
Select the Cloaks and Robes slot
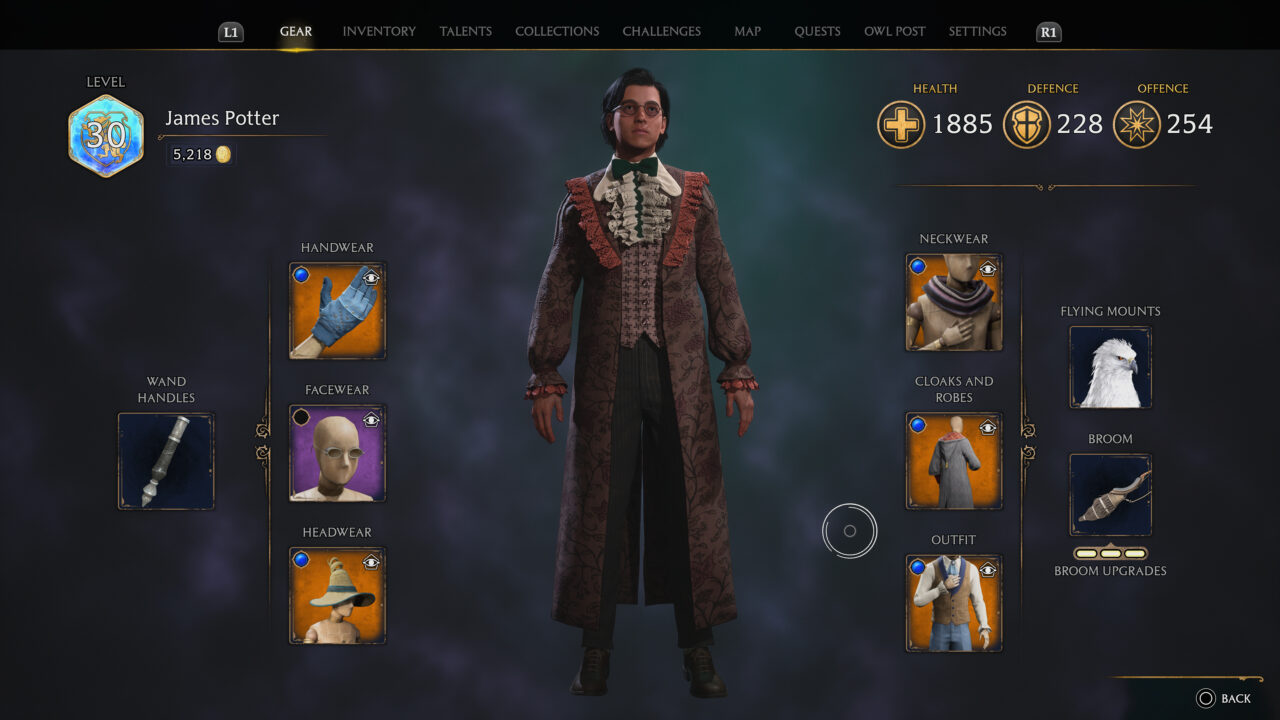pyautogui.click(x=953, y=460)
